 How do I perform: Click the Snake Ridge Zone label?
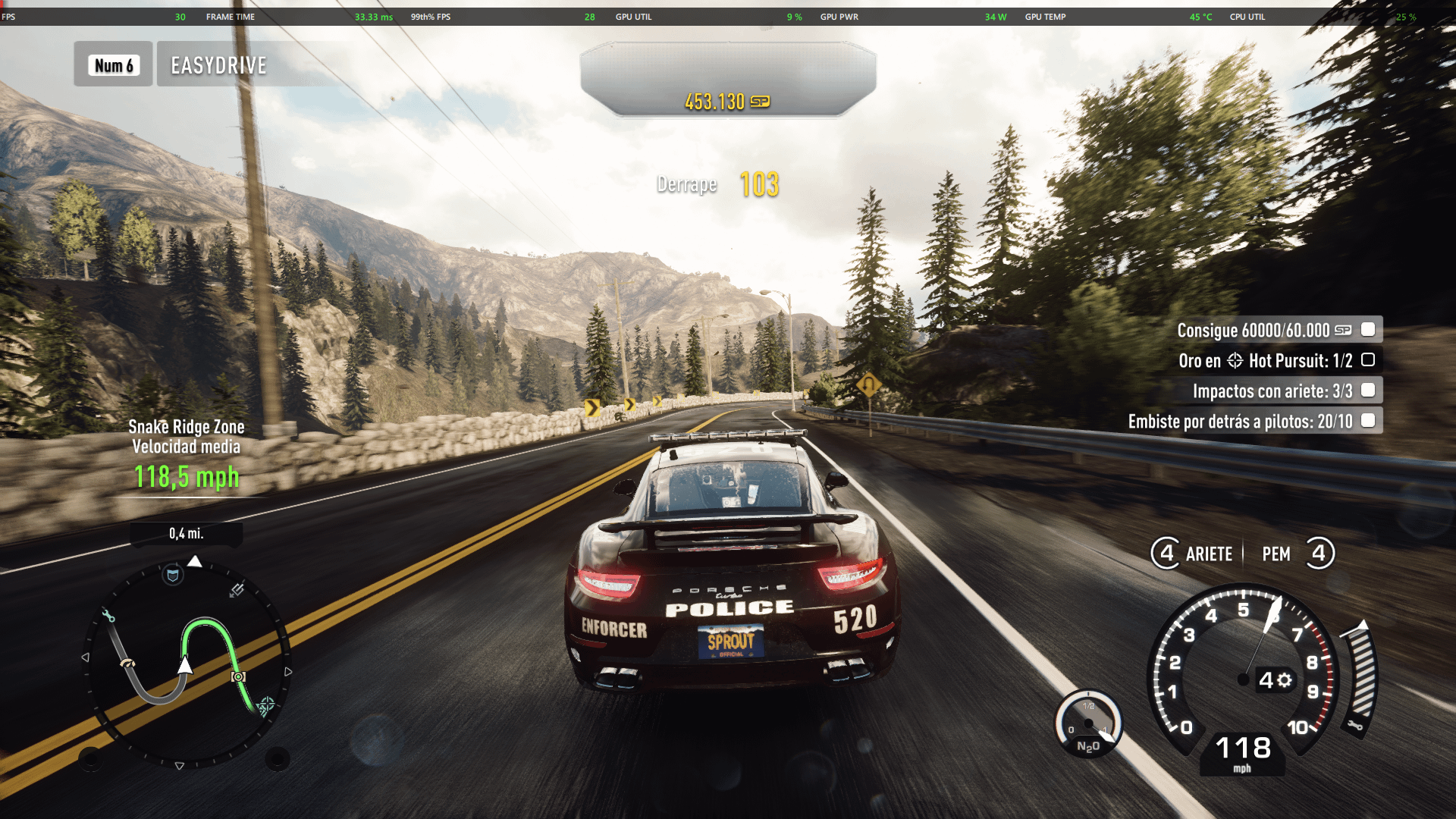click(186, 427)
